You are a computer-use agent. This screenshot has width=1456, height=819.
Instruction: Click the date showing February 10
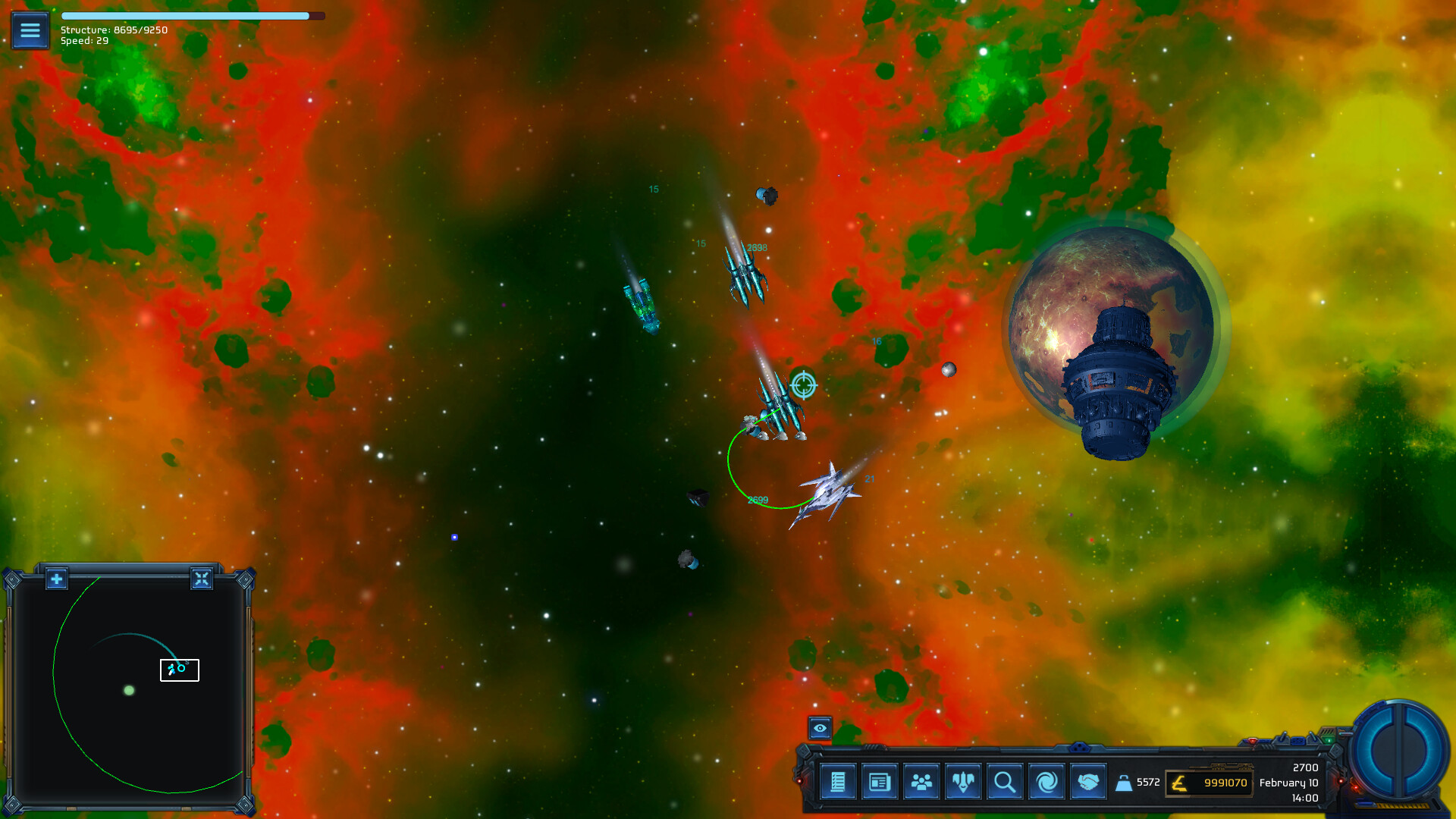tap(1289, 782)
